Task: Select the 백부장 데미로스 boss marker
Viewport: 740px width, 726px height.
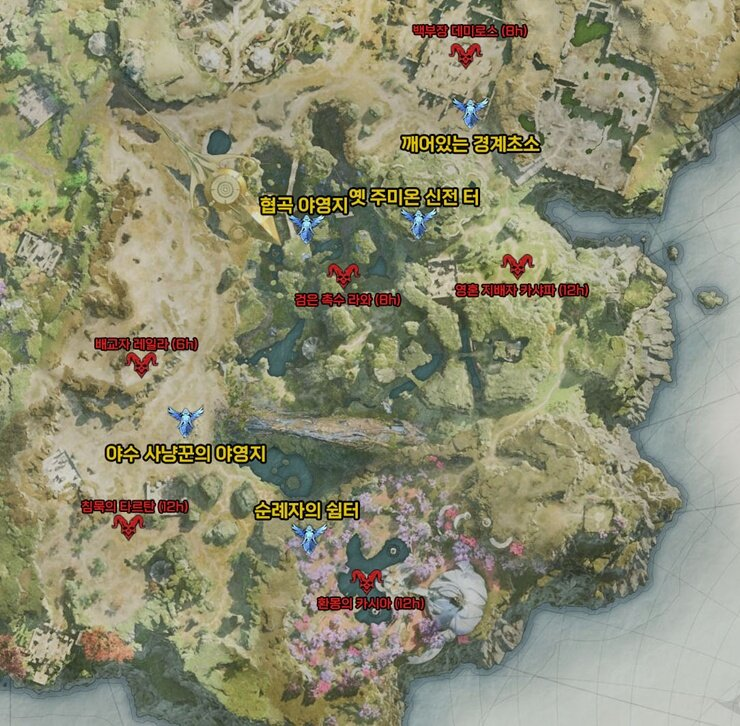Action: 465,56
